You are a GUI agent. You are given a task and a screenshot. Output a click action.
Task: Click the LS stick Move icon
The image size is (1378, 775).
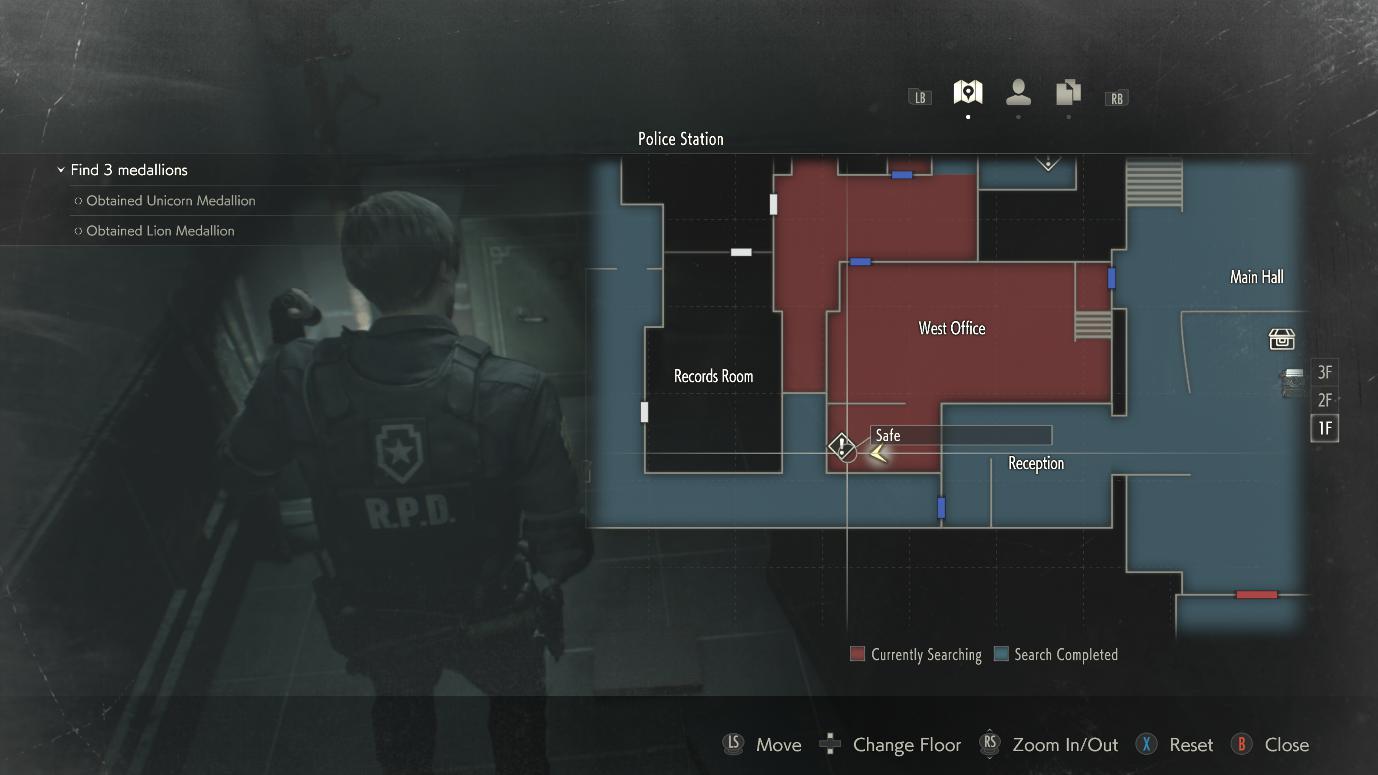tap(733, 744)
